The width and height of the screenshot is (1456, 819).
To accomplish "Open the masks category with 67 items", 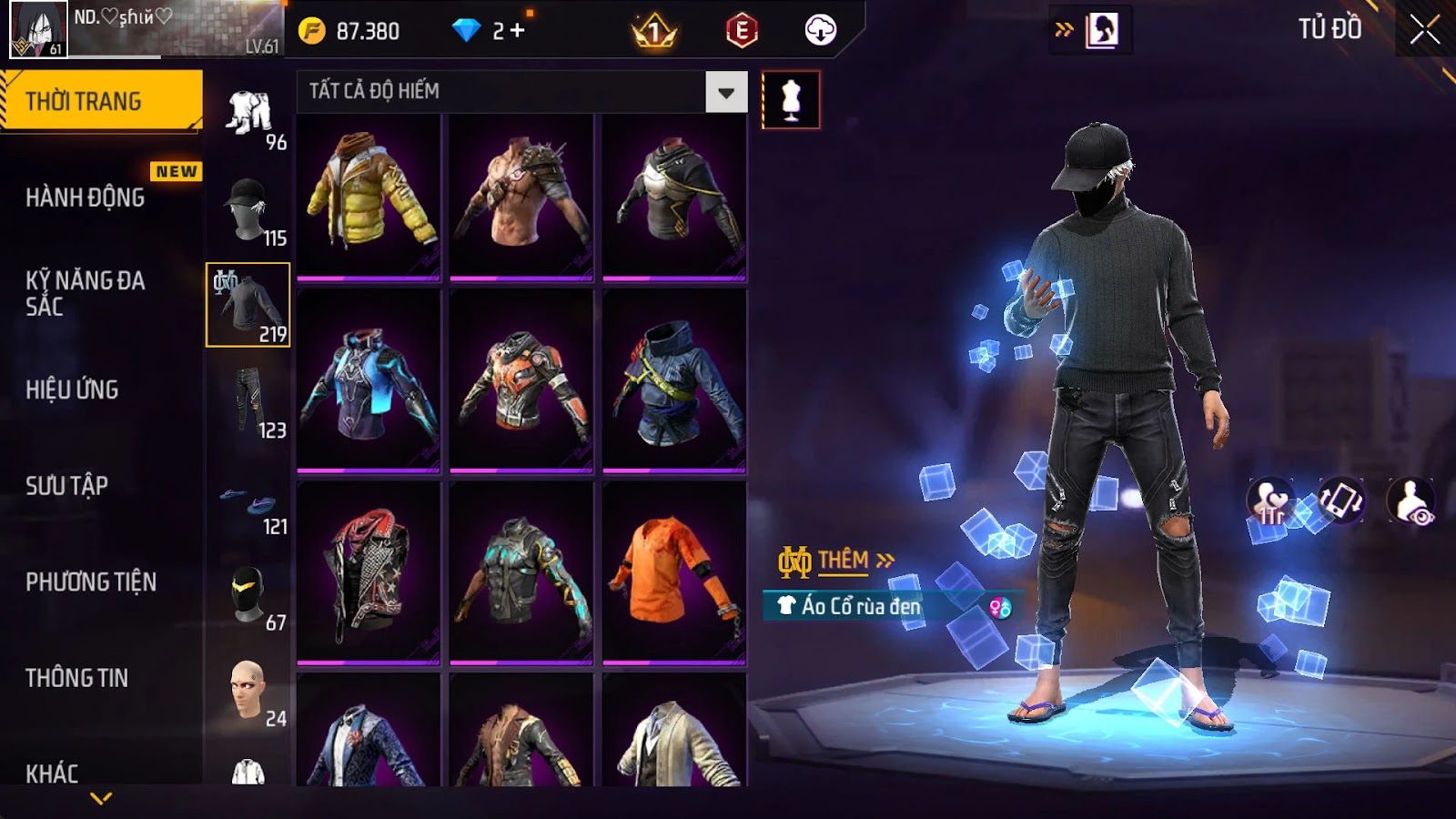I will point(248,595).
